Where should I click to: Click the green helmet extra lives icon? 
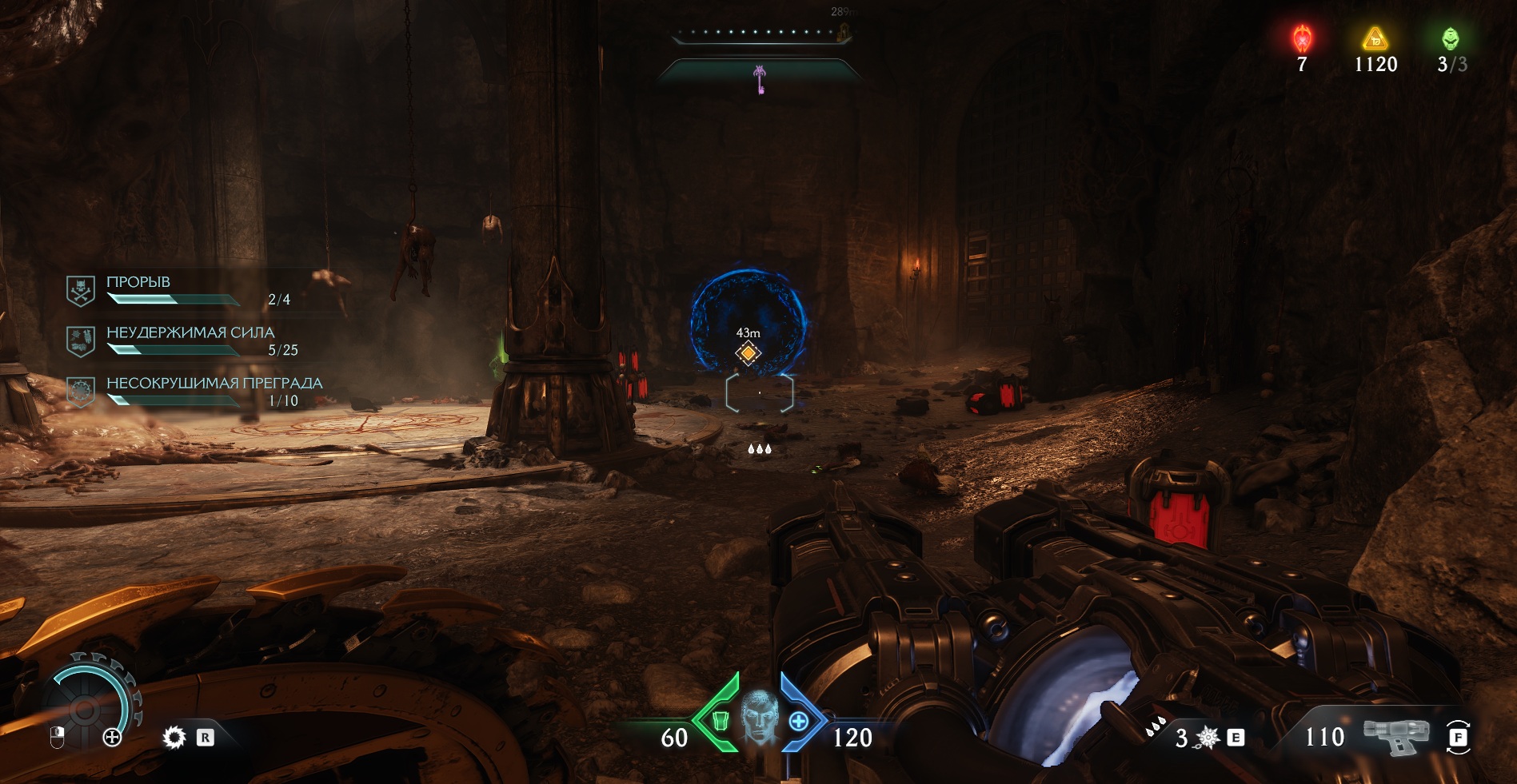1450,38
